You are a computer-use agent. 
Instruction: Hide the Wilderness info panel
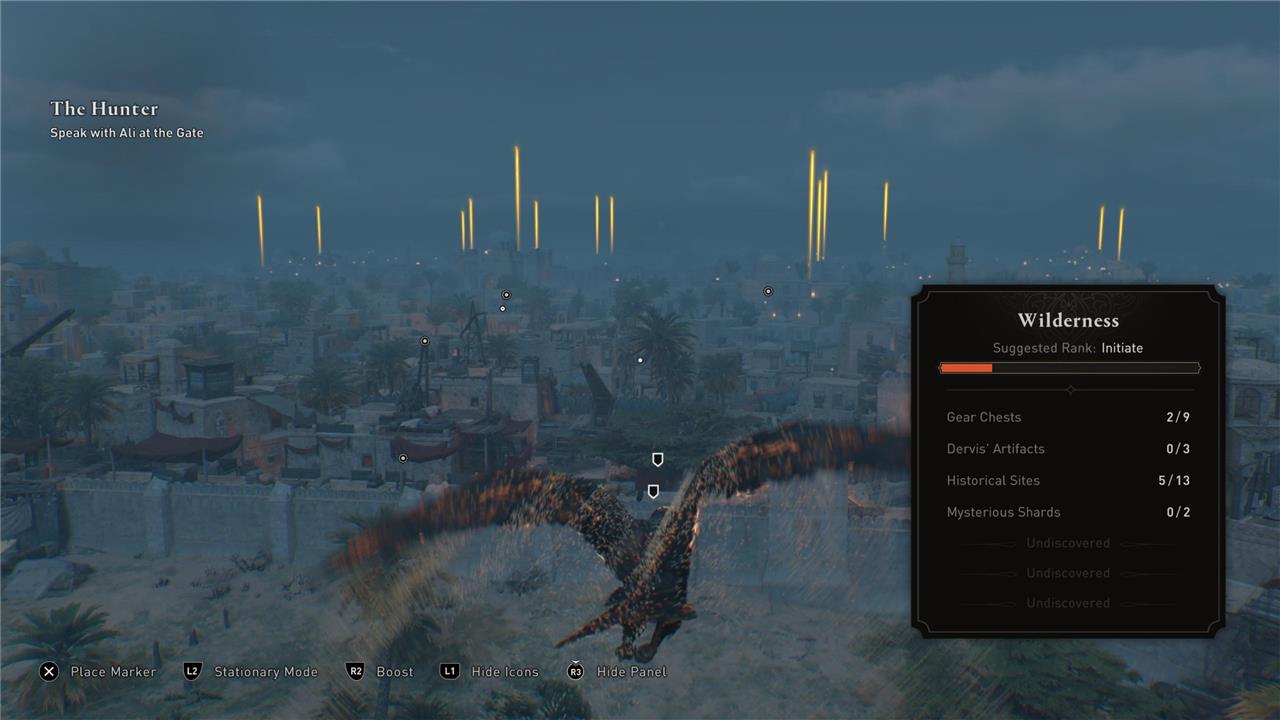tap(617, 672)
